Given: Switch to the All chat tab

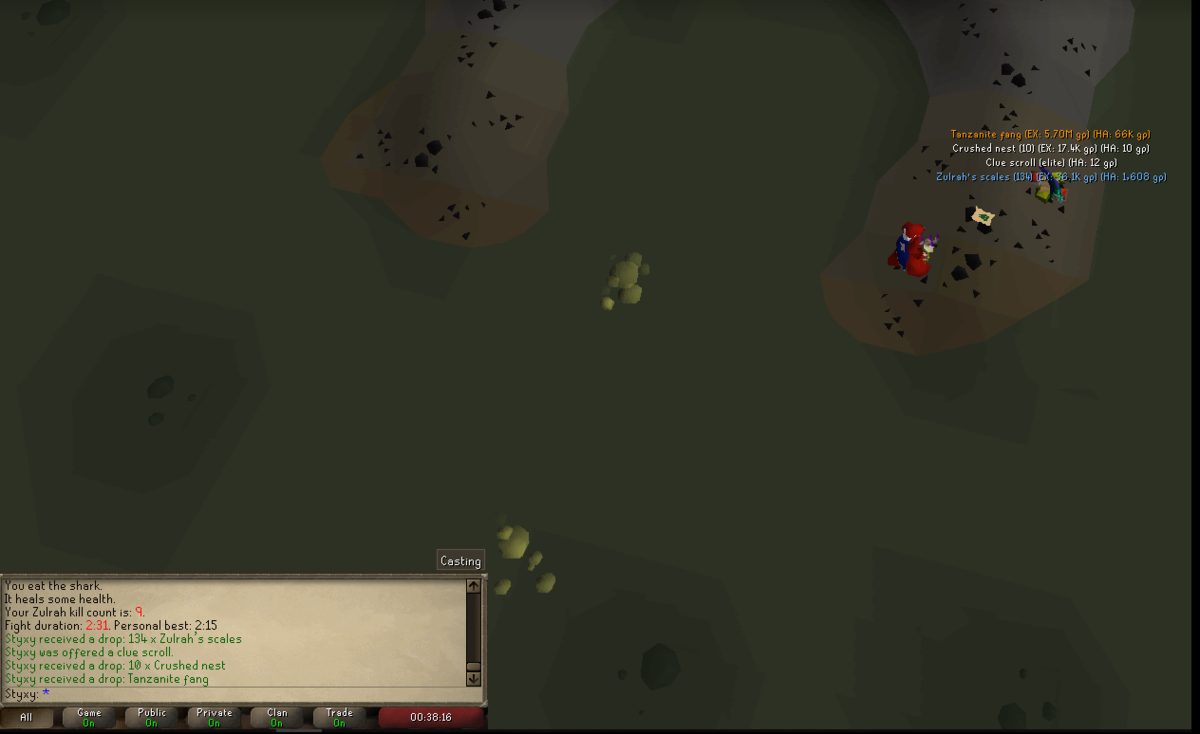Looking at the screenshot, I should point(26,717).
